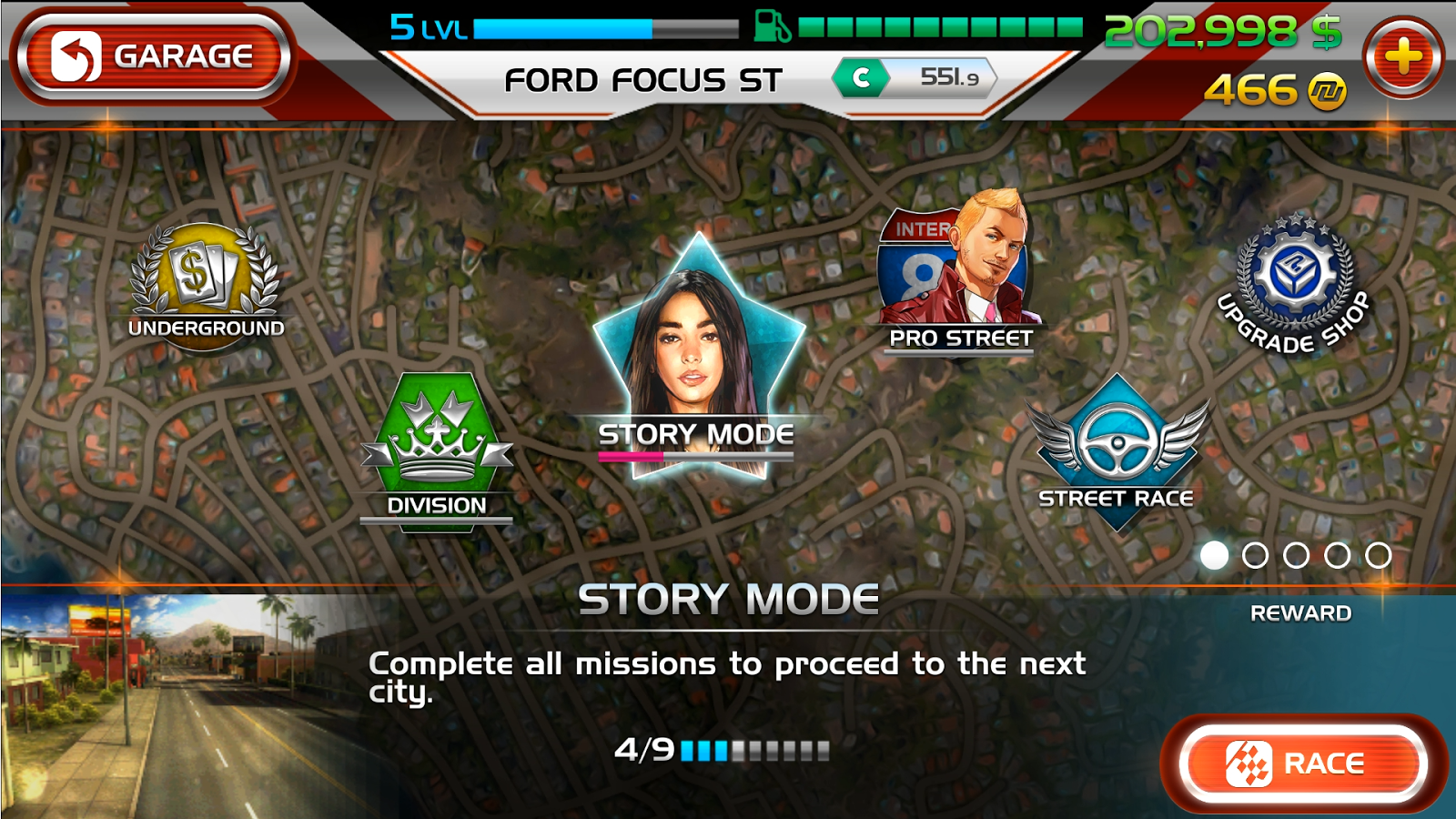Add more currency with the plus button
The height and width of the screenshot is (819, 1456).
coord(1402,57)
